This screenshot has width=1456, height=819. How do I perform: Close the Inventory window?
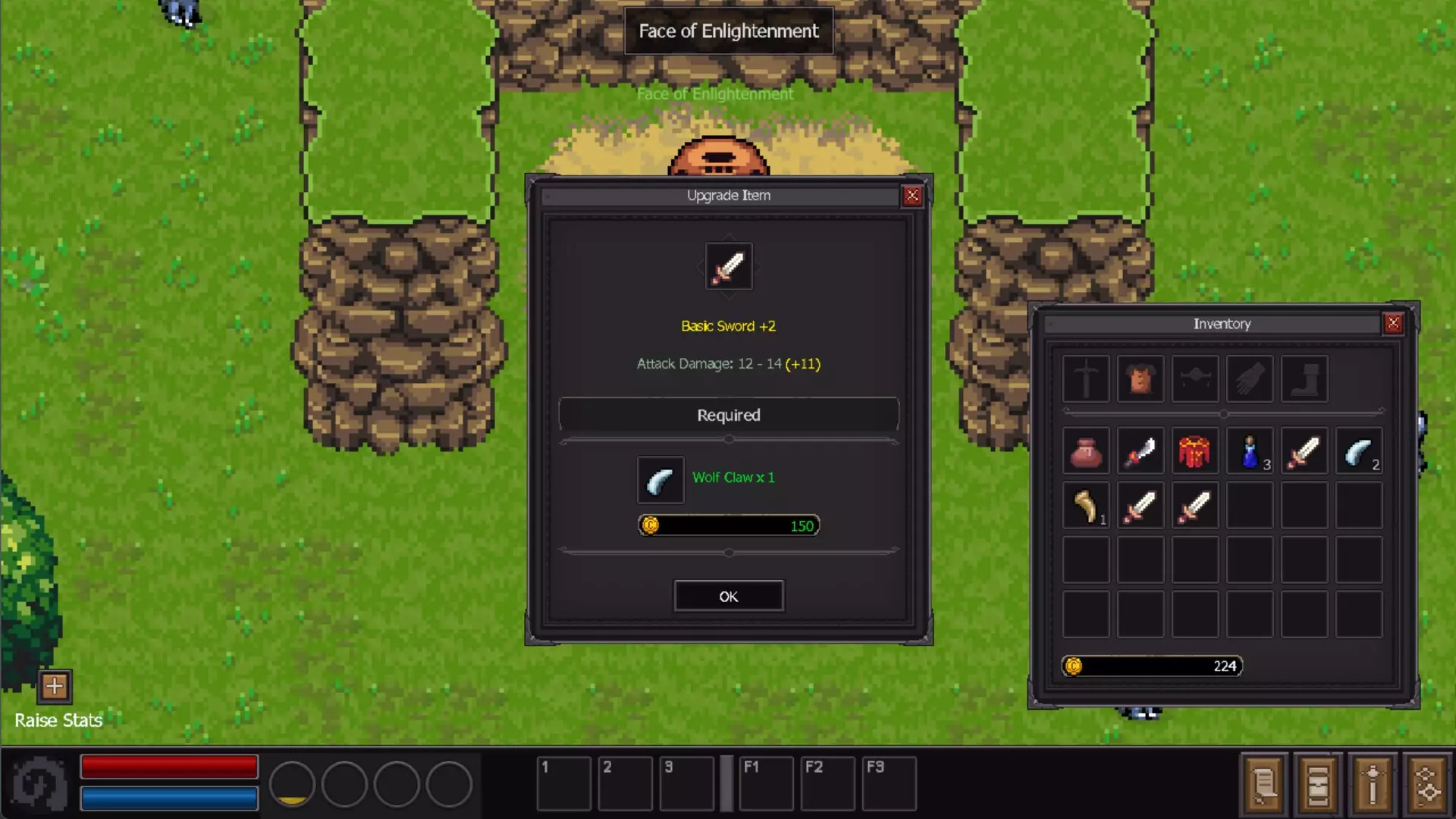[1393, 323]
